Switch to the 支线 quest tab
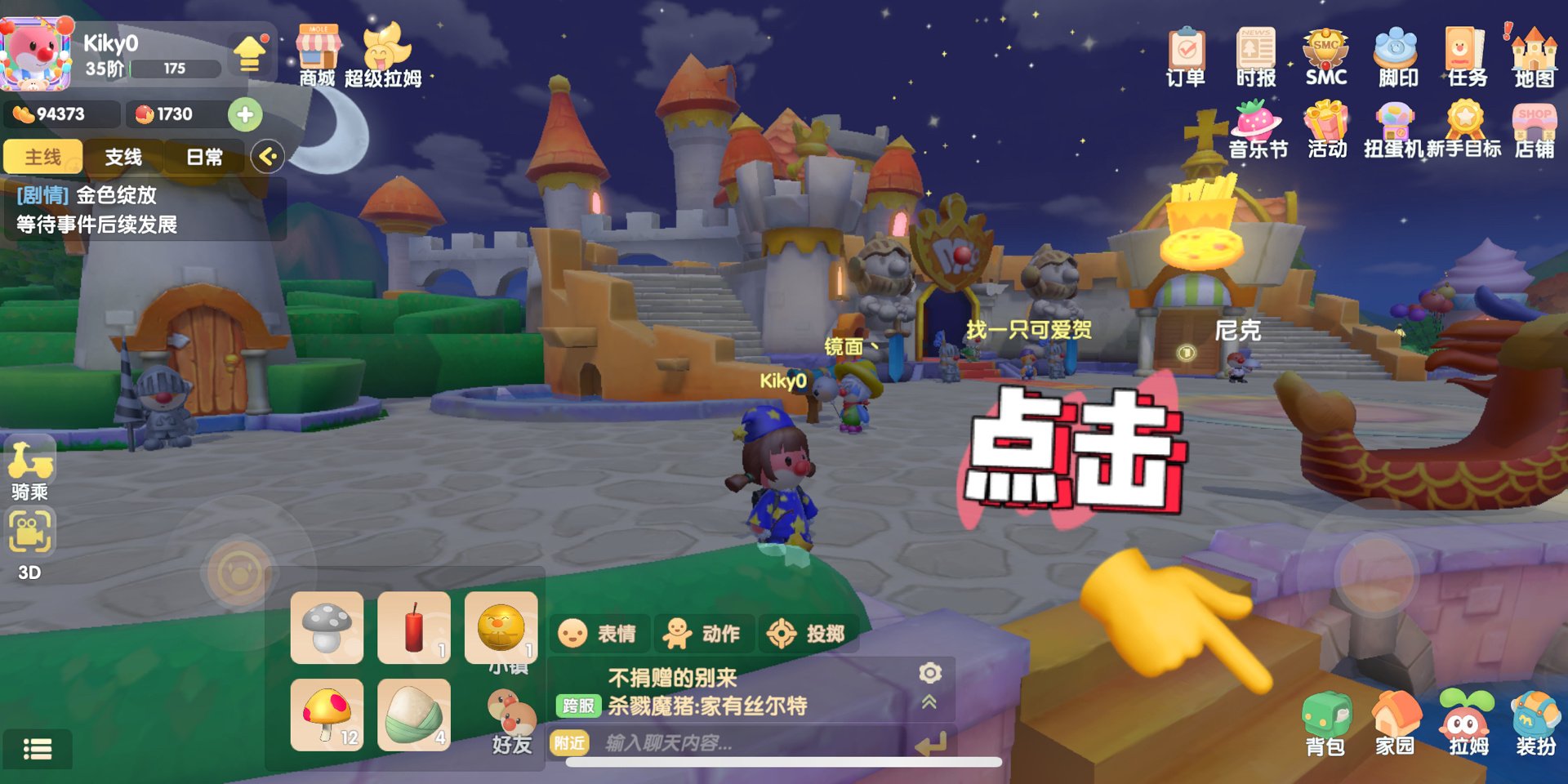 click(123, 157)
